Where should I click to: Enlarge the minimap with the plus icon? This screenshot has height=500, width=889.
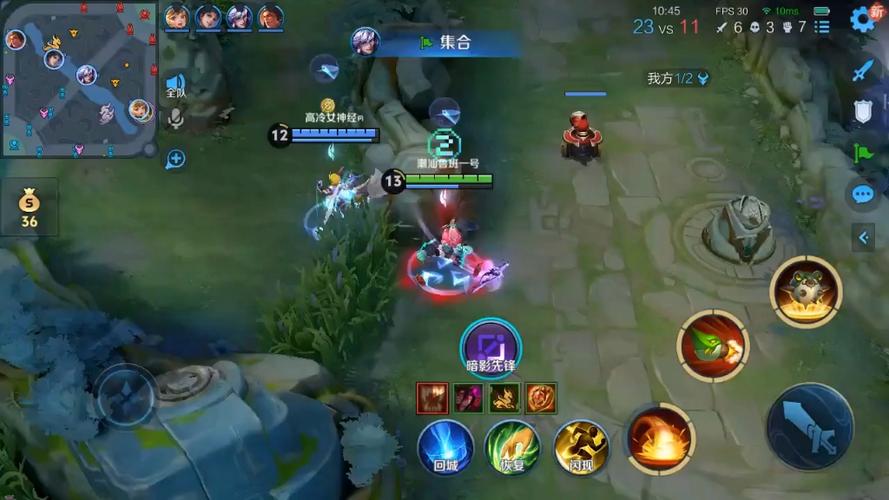coord(175,158)
